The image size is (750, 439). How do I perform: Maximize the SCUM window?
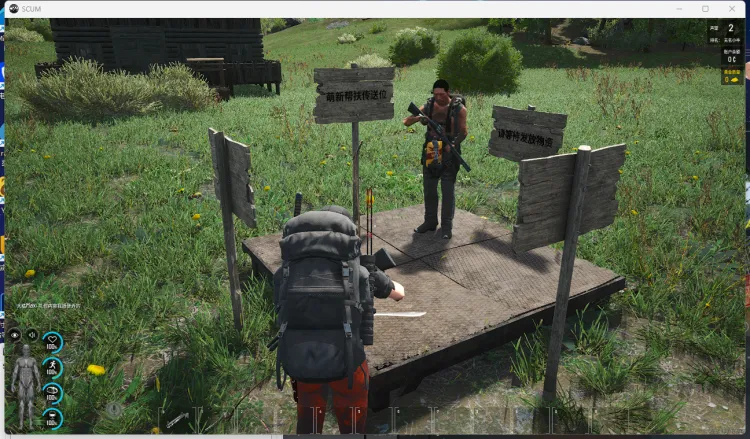click(x=705, y=8)
